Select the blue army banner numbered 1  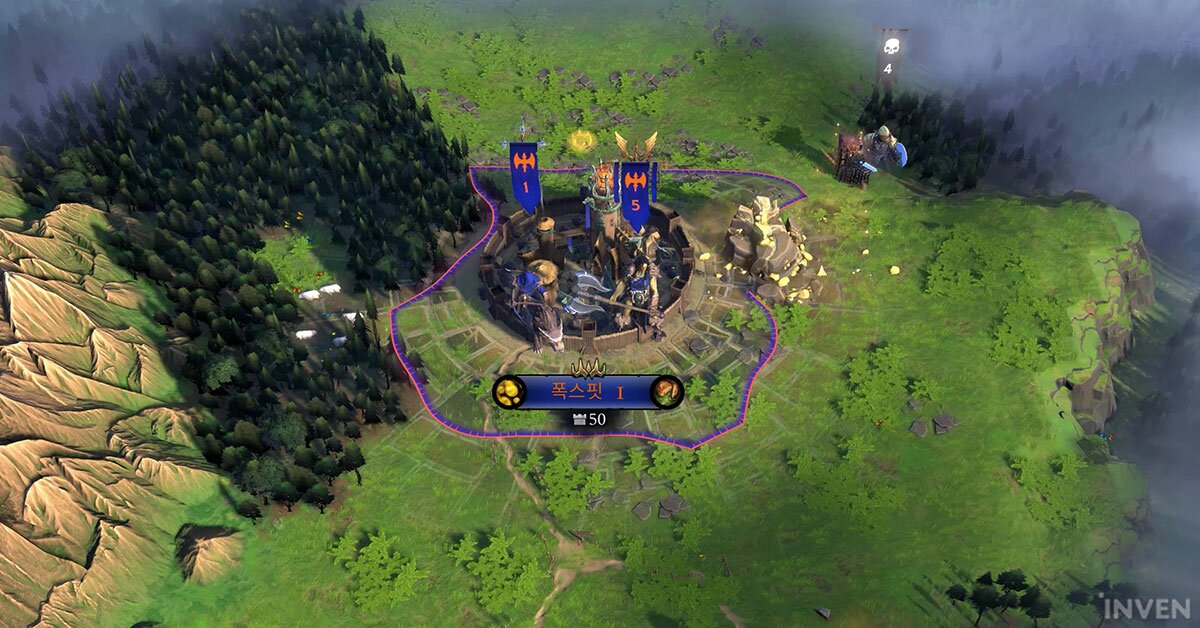pyautogui.click(x=525, y=176)
